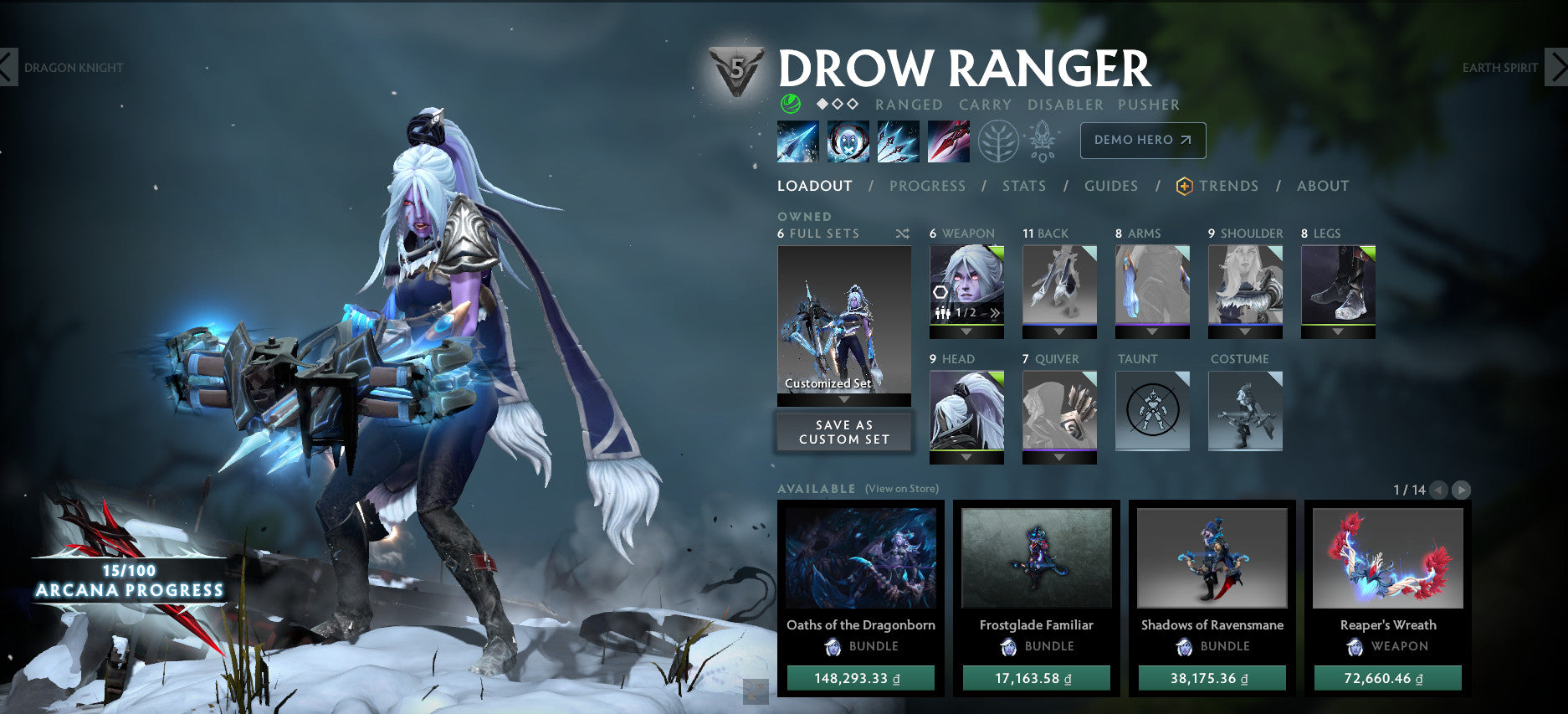Expand the HEAD slot dropdown arrow
This screenshot has height=714, width=1568.
point(966,459)
